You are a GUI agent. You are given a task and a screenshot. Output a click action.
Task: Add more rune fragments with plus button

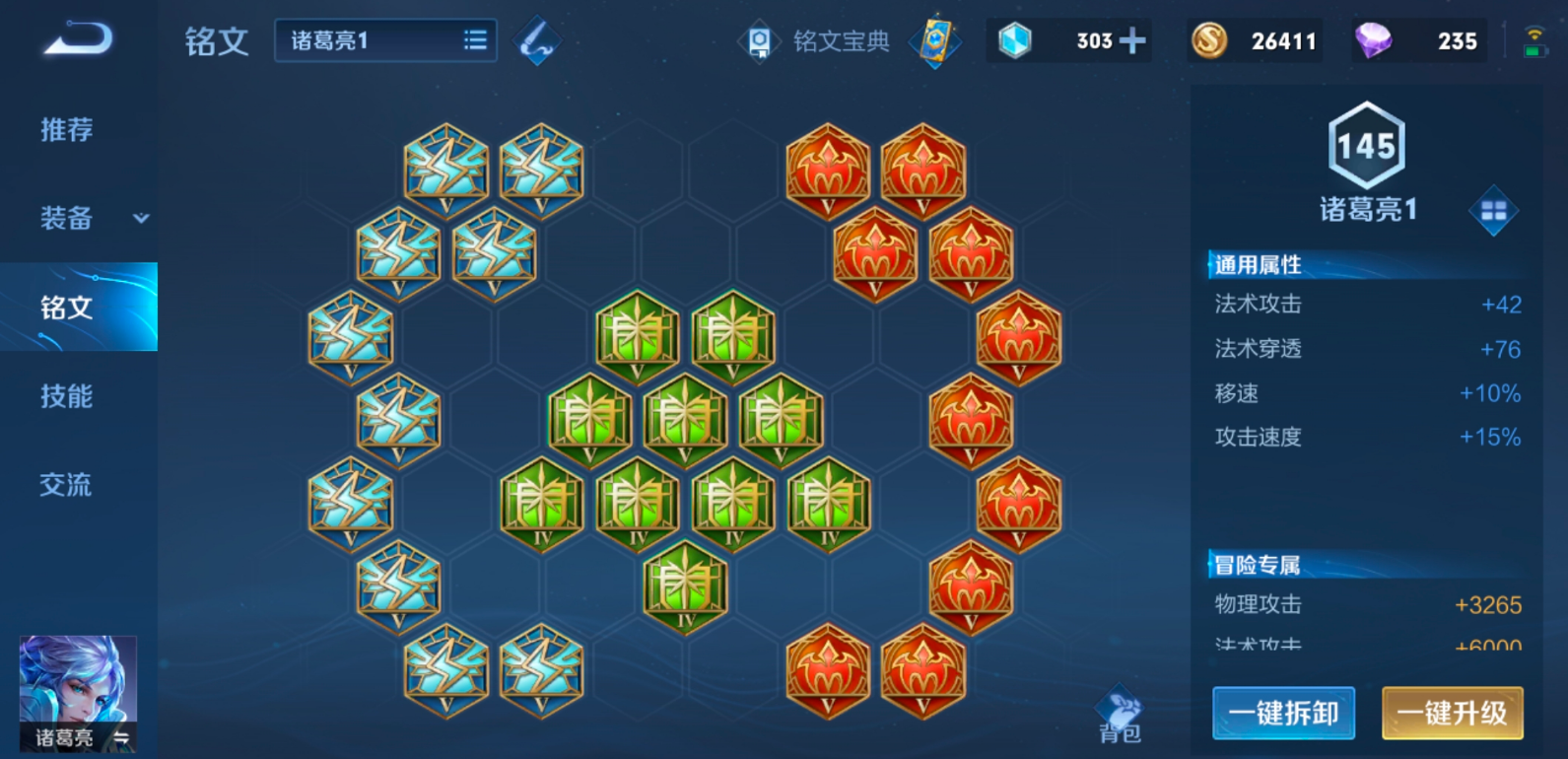[1133, 40]
